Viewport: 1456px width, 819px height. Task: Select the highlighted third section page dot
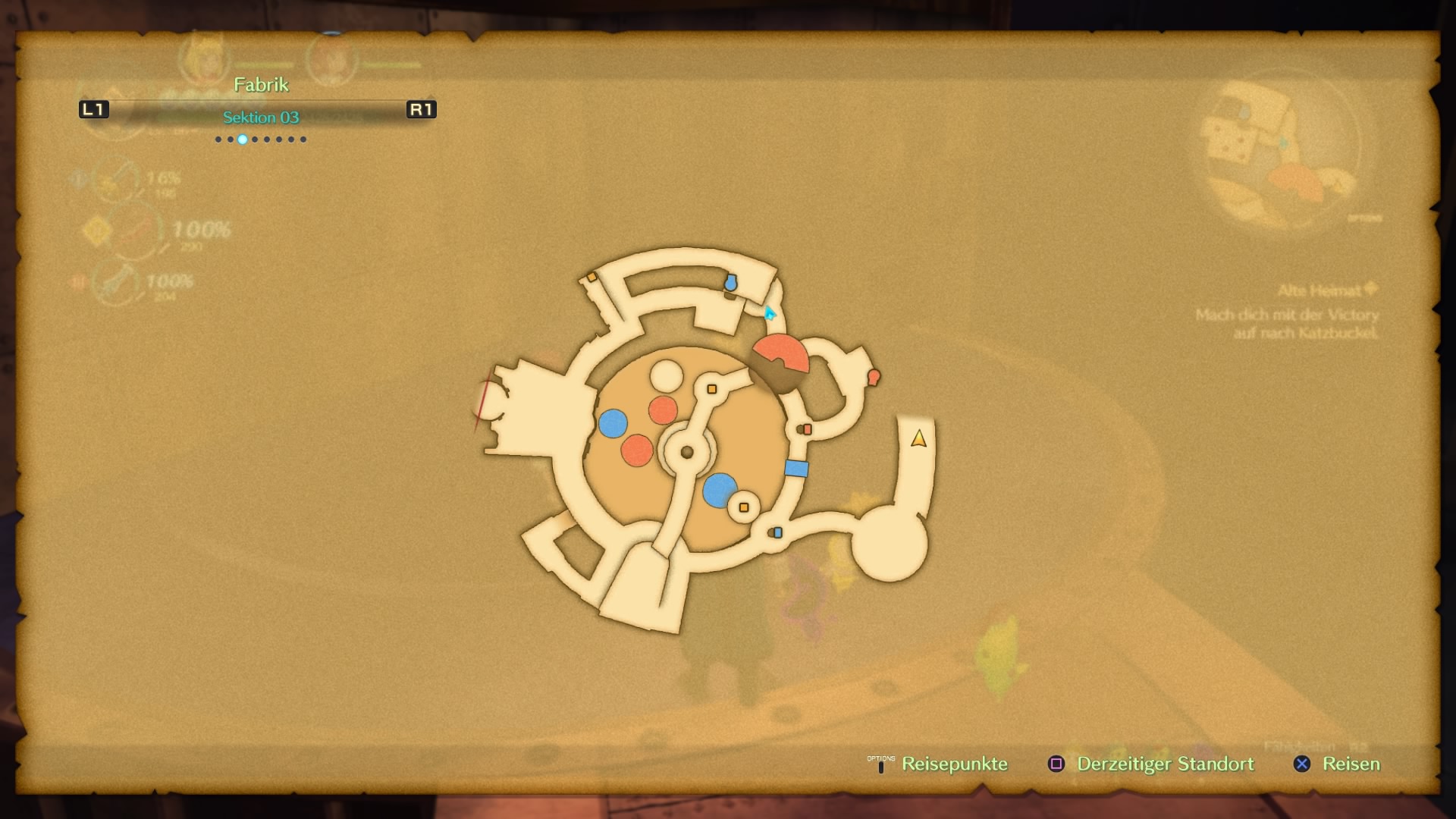pos(243,140)
